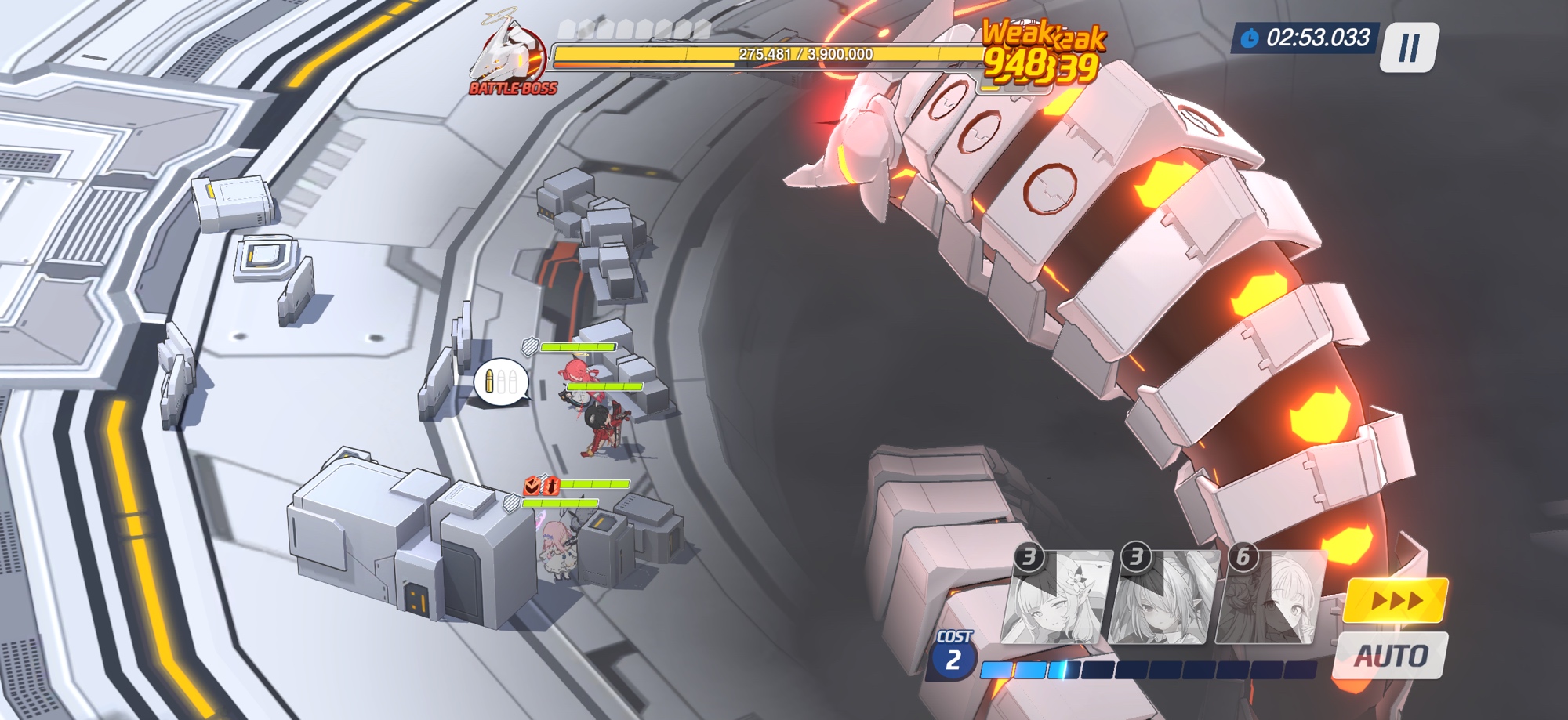Pick the cost 3 card with ponytail girl
Screen dimensions: 1568x720
(1163, 597)
